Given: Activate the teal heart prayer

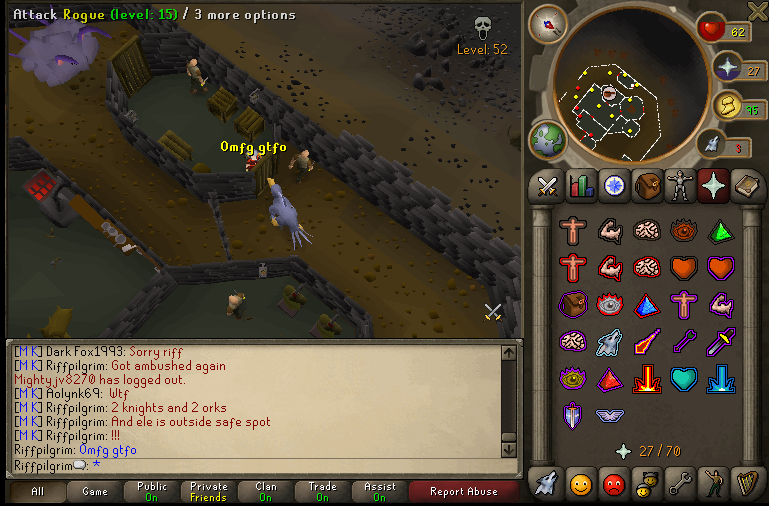Looking at the screenshot, I should click(x=683, y=379).
